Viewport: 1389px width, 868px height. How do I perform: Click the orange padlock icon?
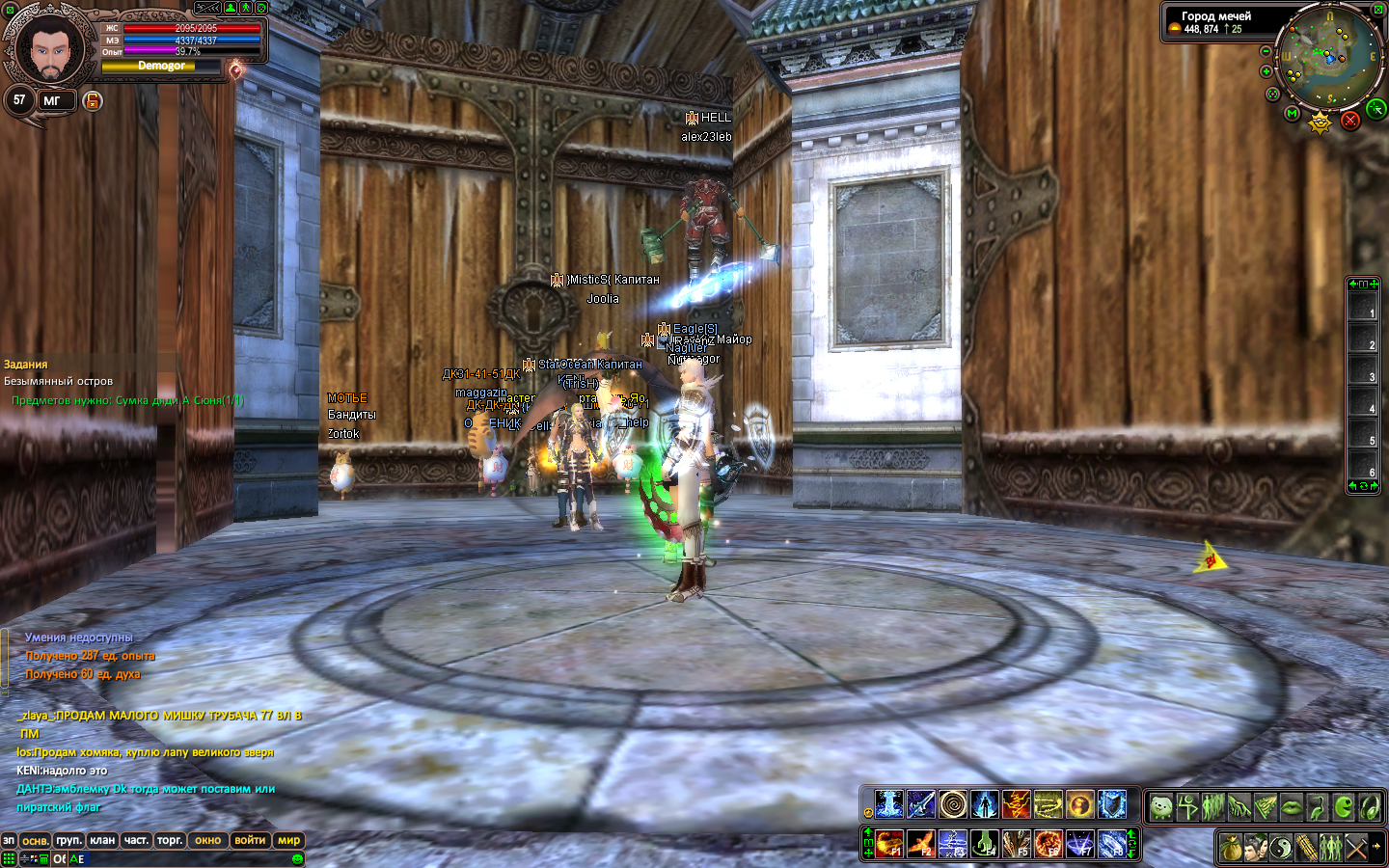pos(93,100)
